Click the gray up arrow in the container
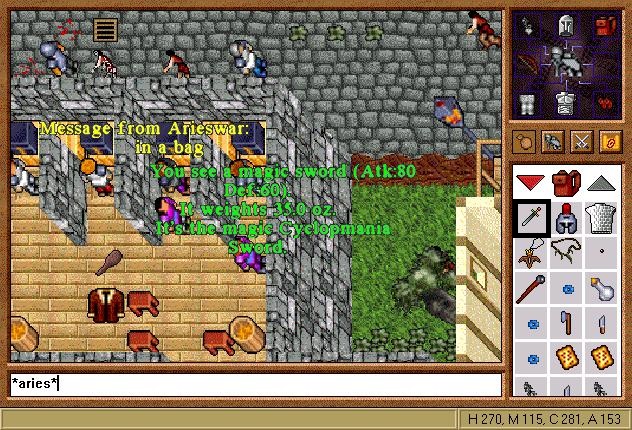Viewport: 632px width, 430px height. (601, 183)
